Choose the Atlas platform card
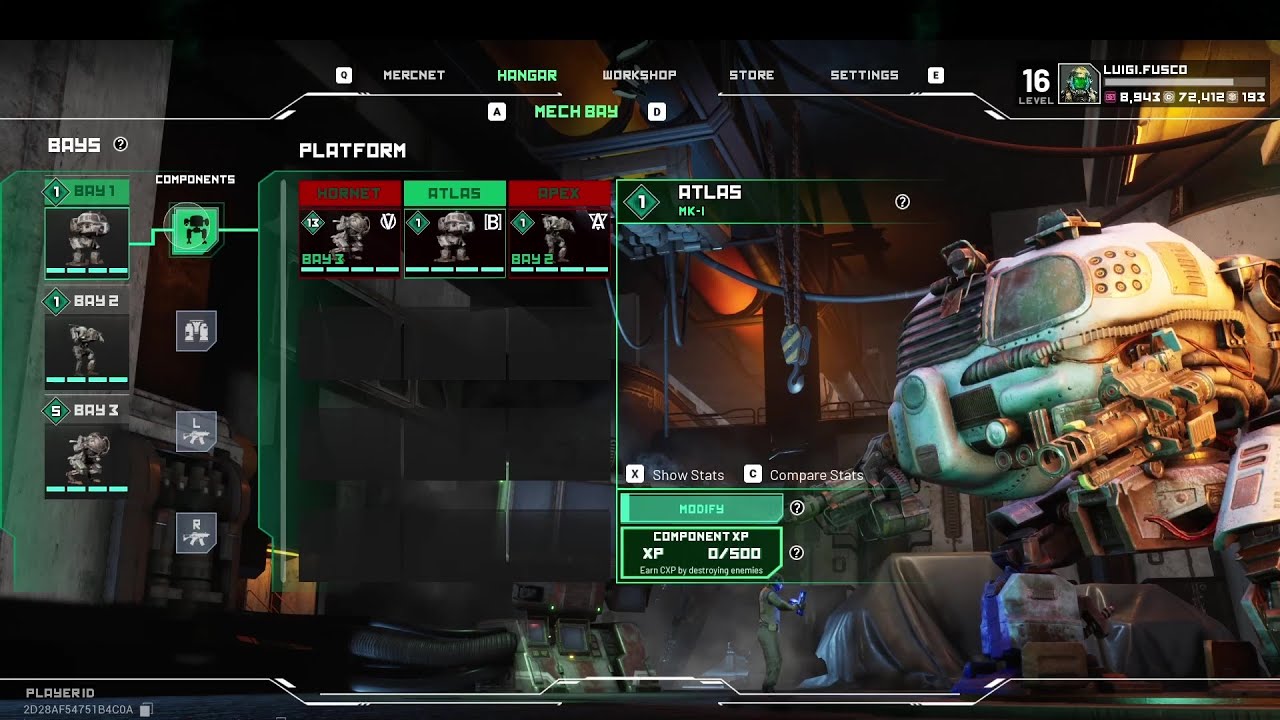Screen dimensions: 1280x720 454,229
